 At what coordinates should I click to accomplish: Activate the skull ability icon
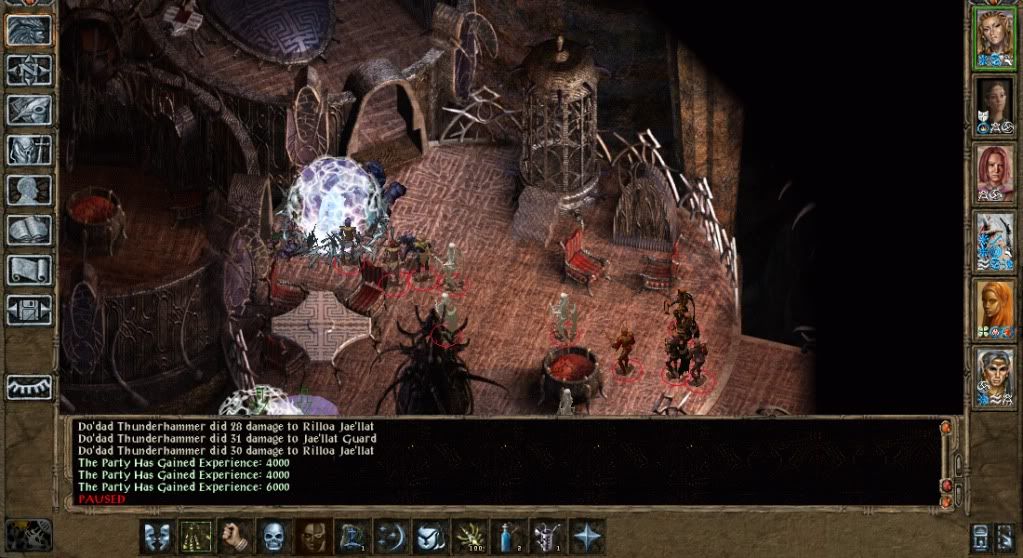273,535
